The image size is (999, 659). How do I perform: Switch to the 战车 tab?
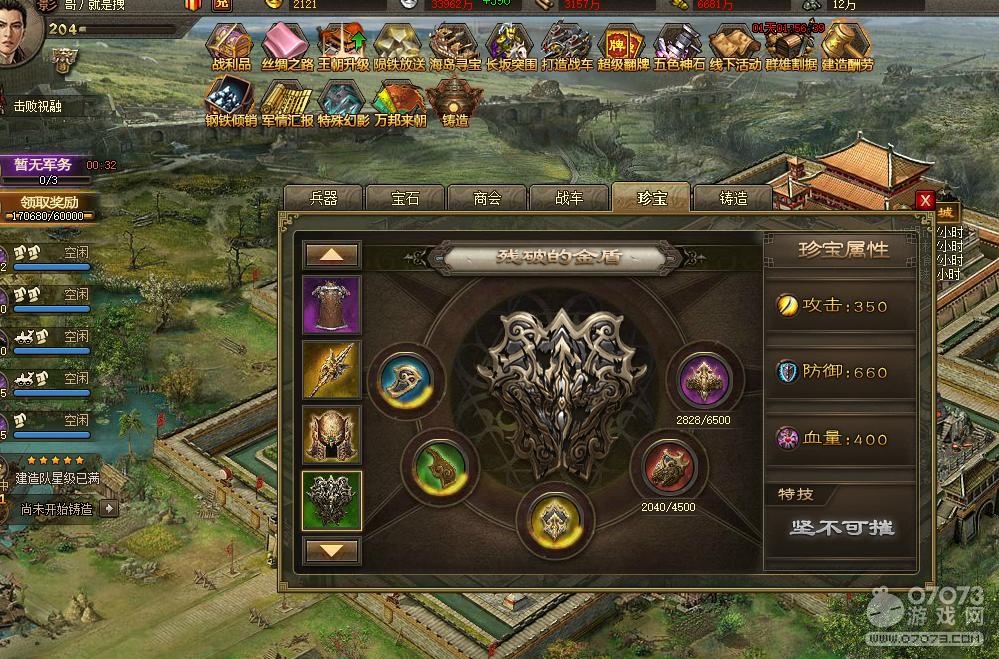(569, 198)
